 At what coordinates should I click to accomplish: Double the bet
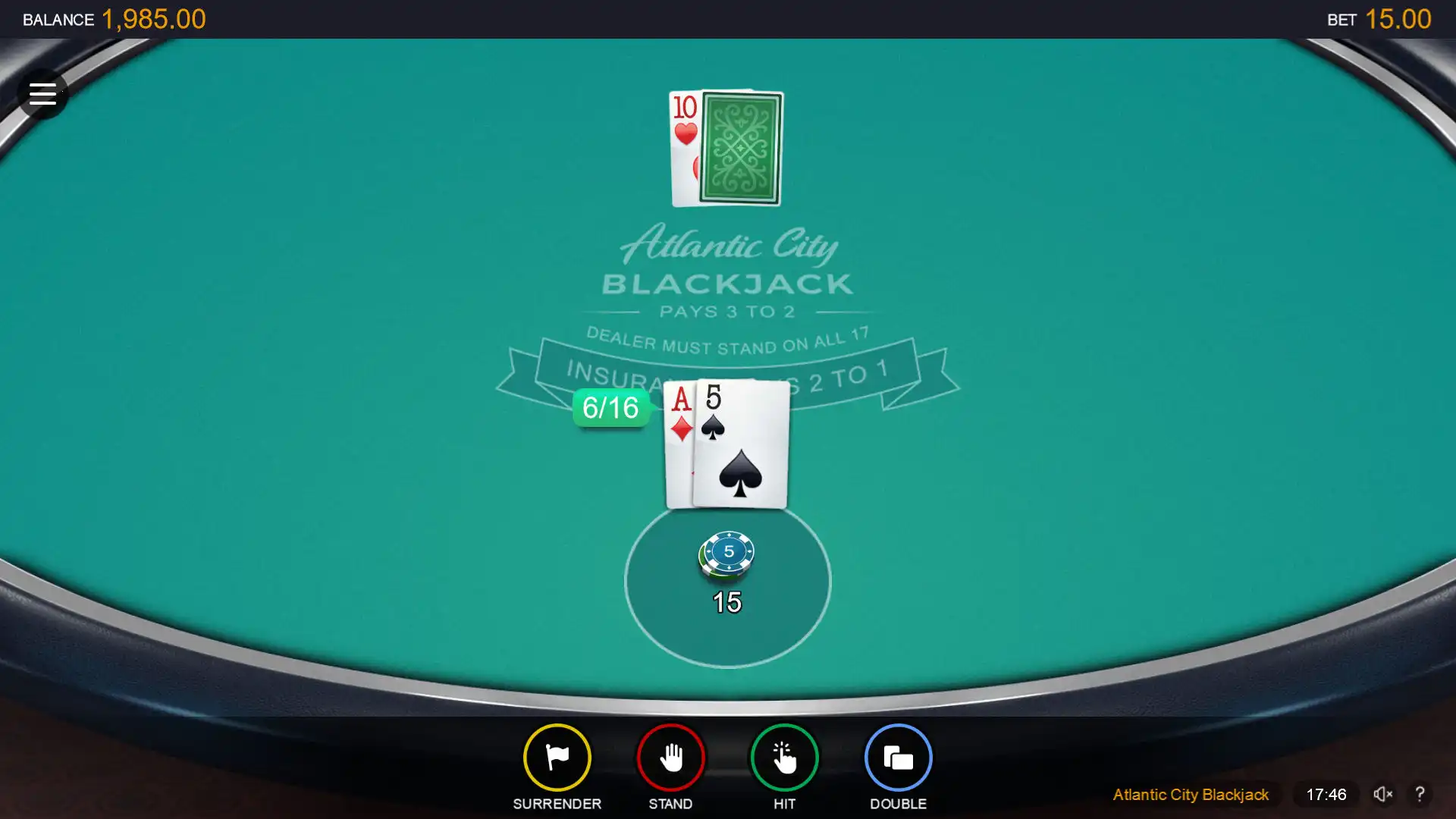[898, 758]
